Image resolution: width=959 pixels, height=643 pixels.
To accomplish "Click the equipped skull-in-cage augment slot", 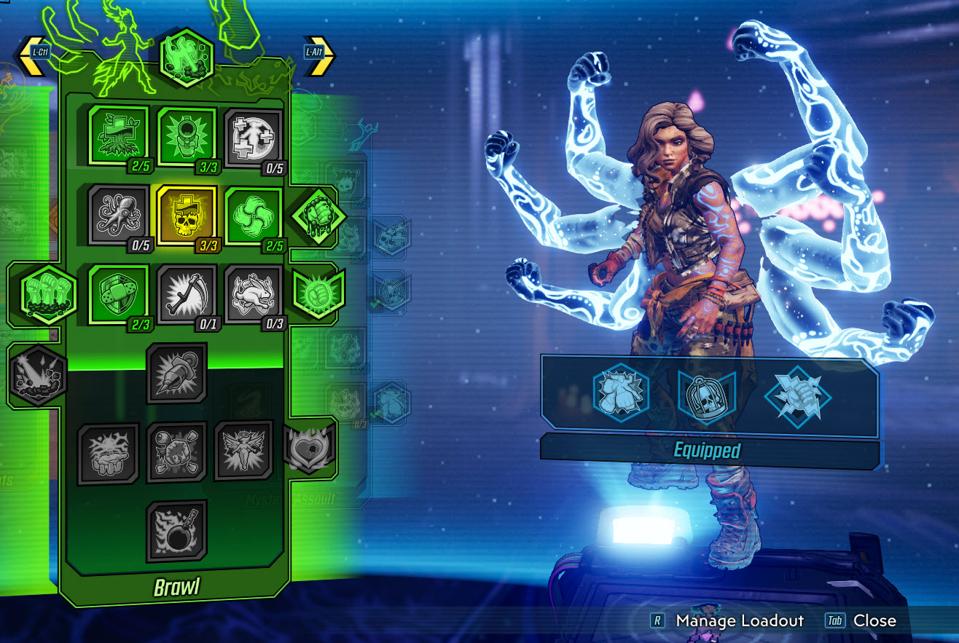I will point(708,394).
